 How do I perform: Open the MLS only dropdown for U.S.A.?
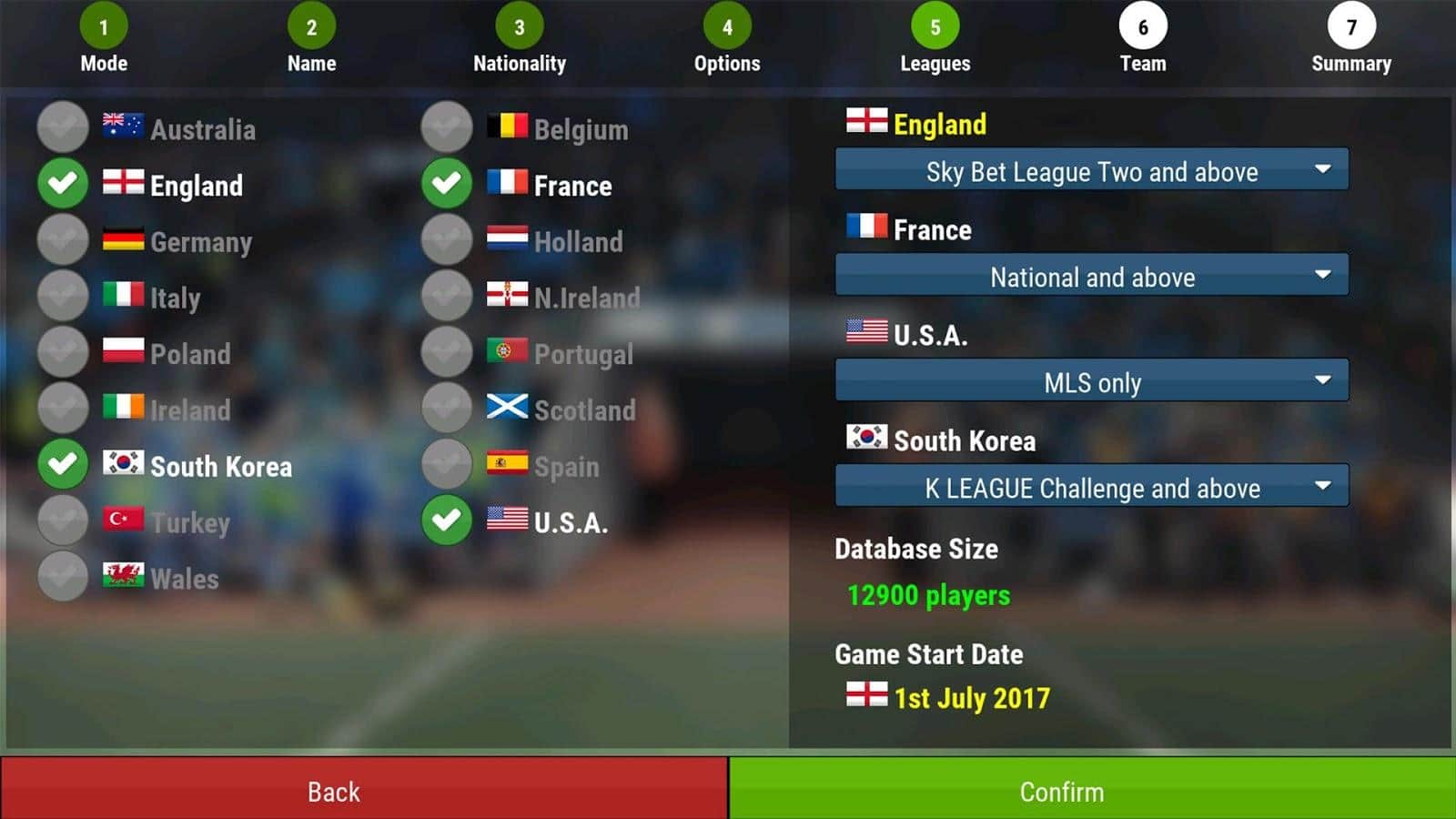coord(1090,382)
